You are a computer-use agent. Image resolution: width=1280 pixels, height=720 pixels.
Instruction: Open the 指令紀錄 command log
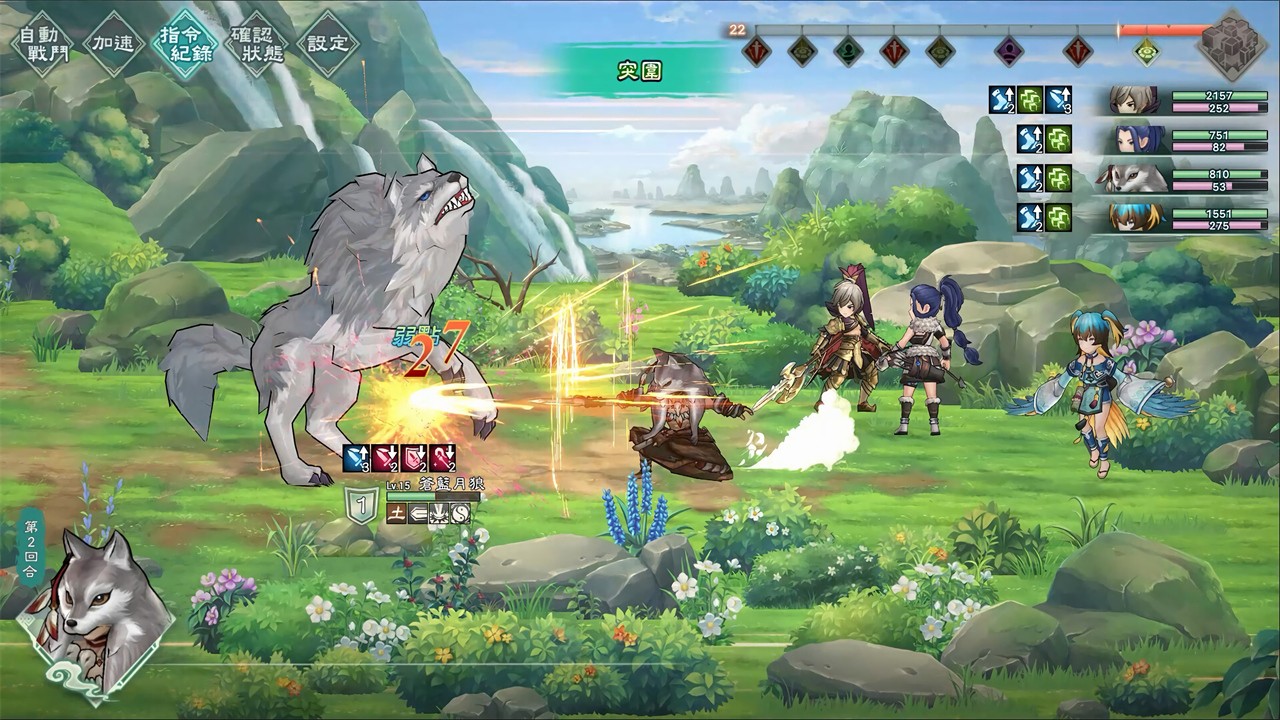coord(184,42)
